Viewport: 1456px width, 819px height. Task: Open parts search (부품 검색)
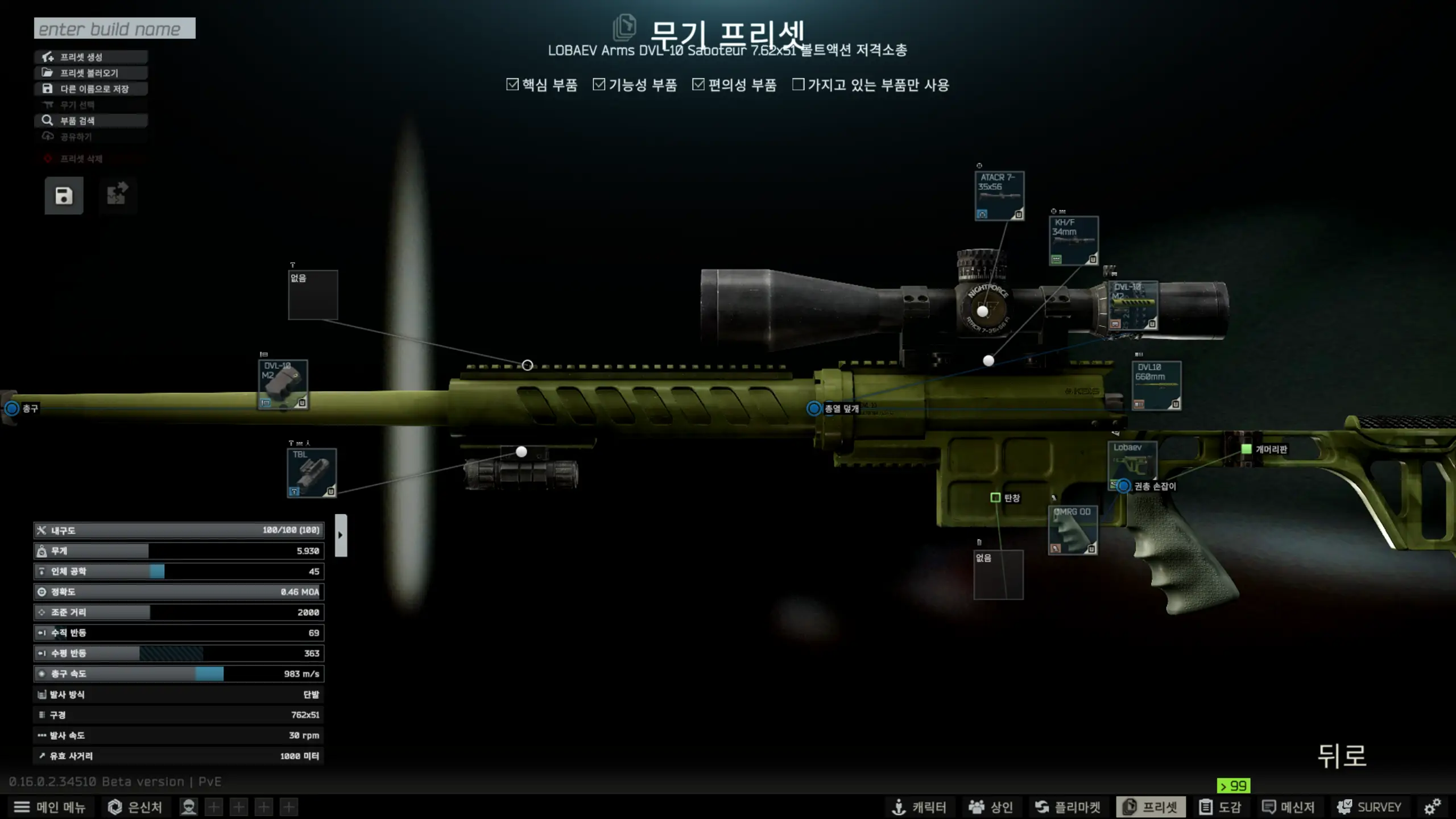tap(91, 121)
